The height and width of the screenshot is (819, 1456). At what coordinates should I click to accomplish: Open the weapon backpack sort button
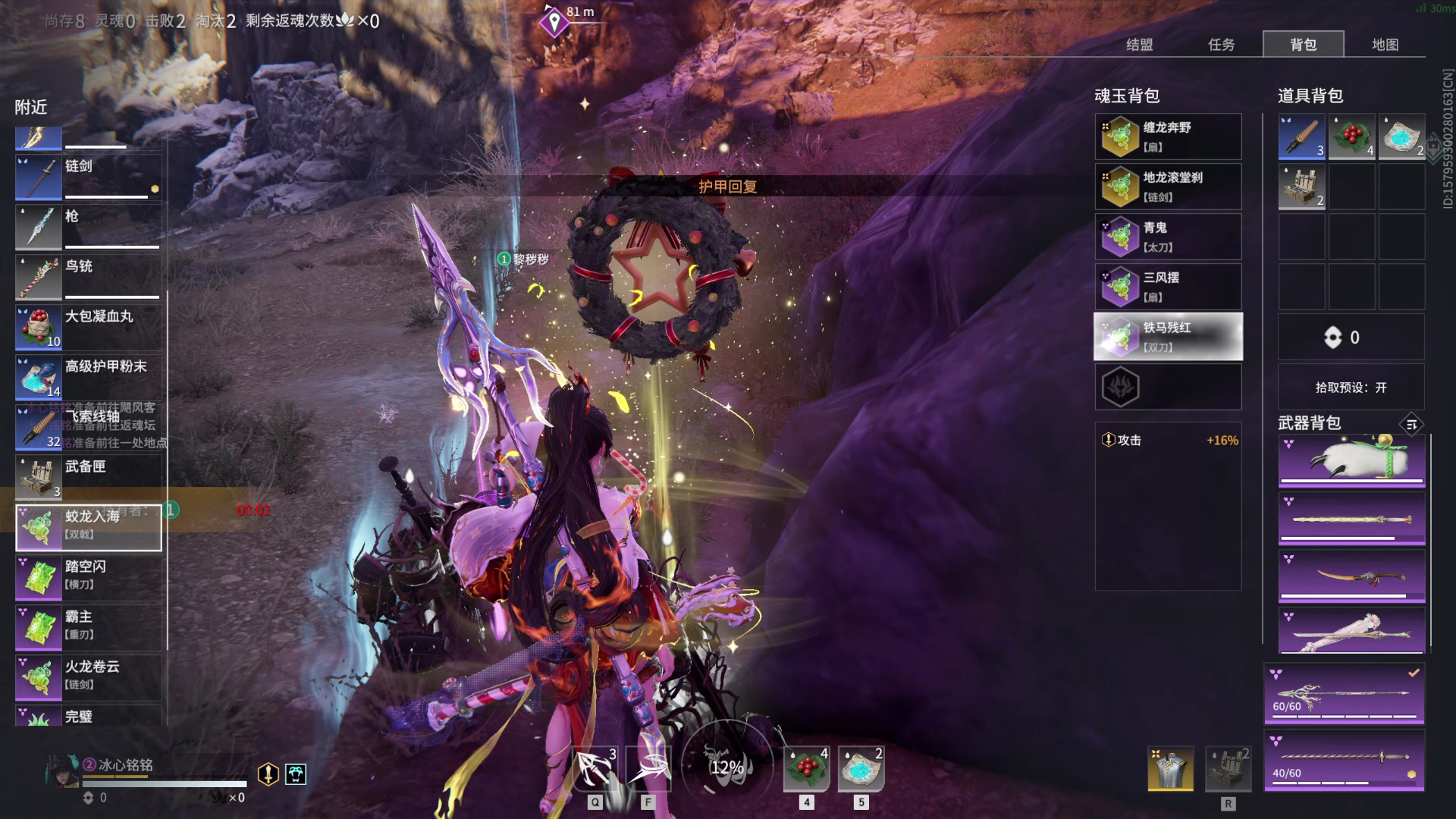click(x=1411, y=425)
